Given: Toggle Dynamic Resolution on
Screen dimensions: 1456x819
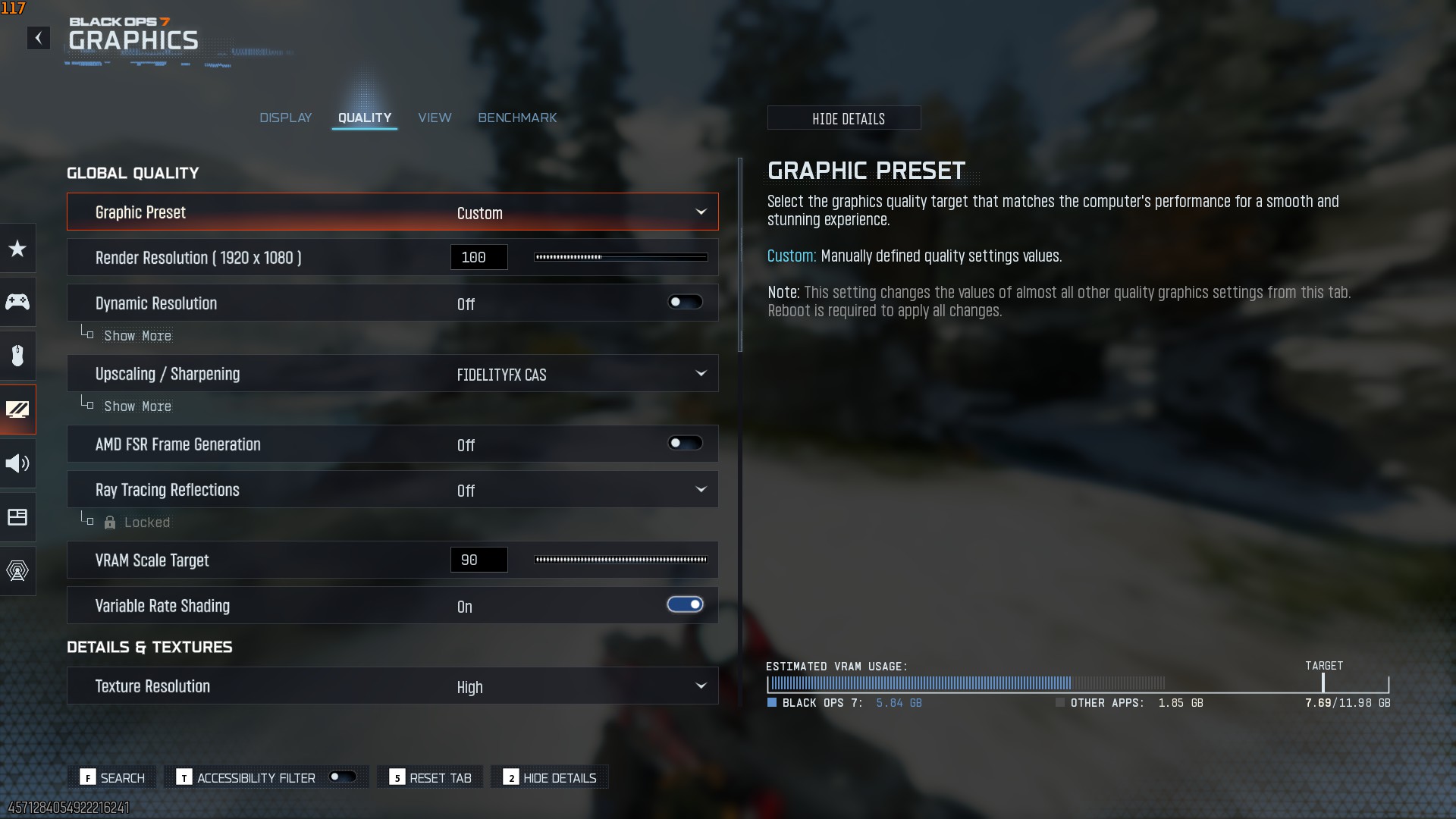Looking at the screenshot, I should point(685,303).
